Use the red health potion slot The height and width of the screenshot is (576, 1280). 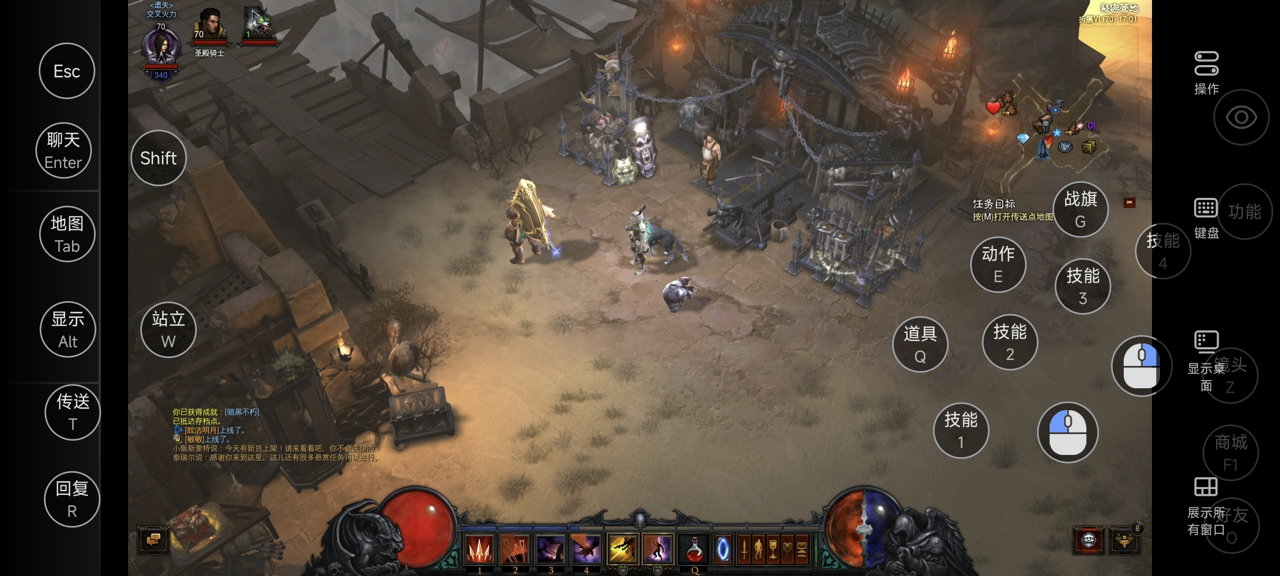tap(692, 548)
